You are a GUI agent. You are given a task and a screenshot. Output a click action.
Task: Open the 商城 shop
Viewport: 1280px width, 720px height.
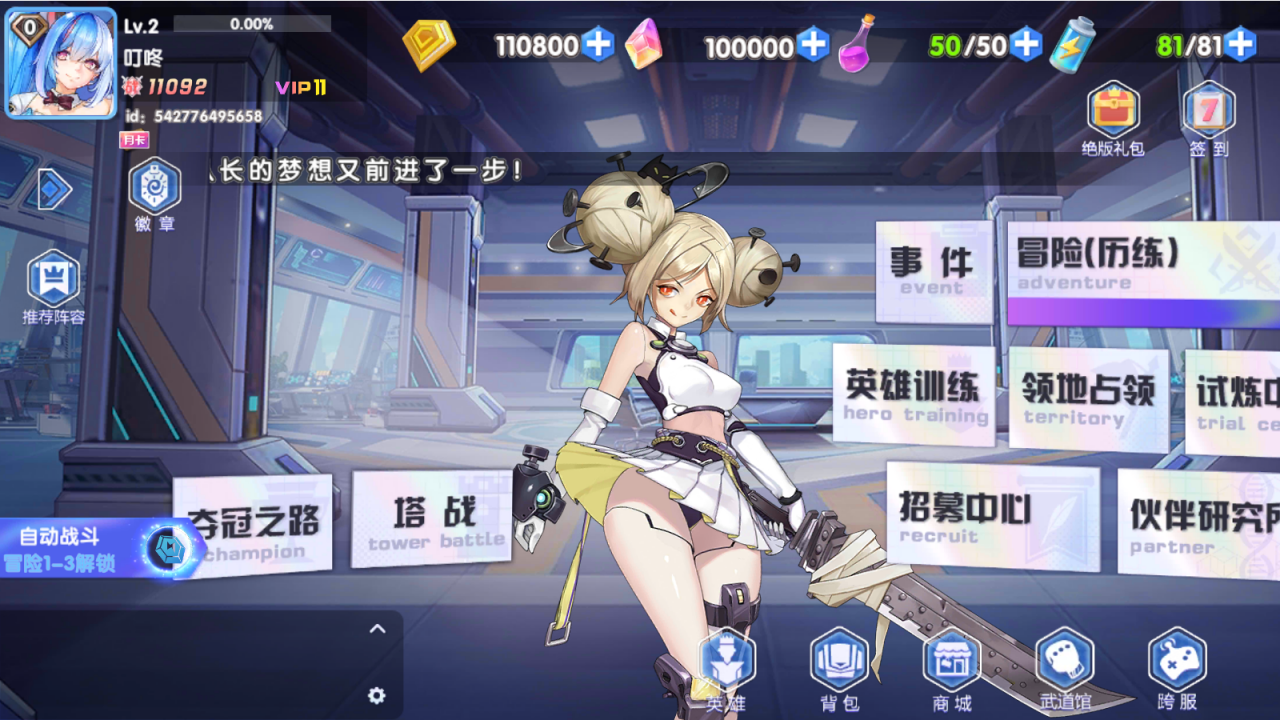pos(951,670)
